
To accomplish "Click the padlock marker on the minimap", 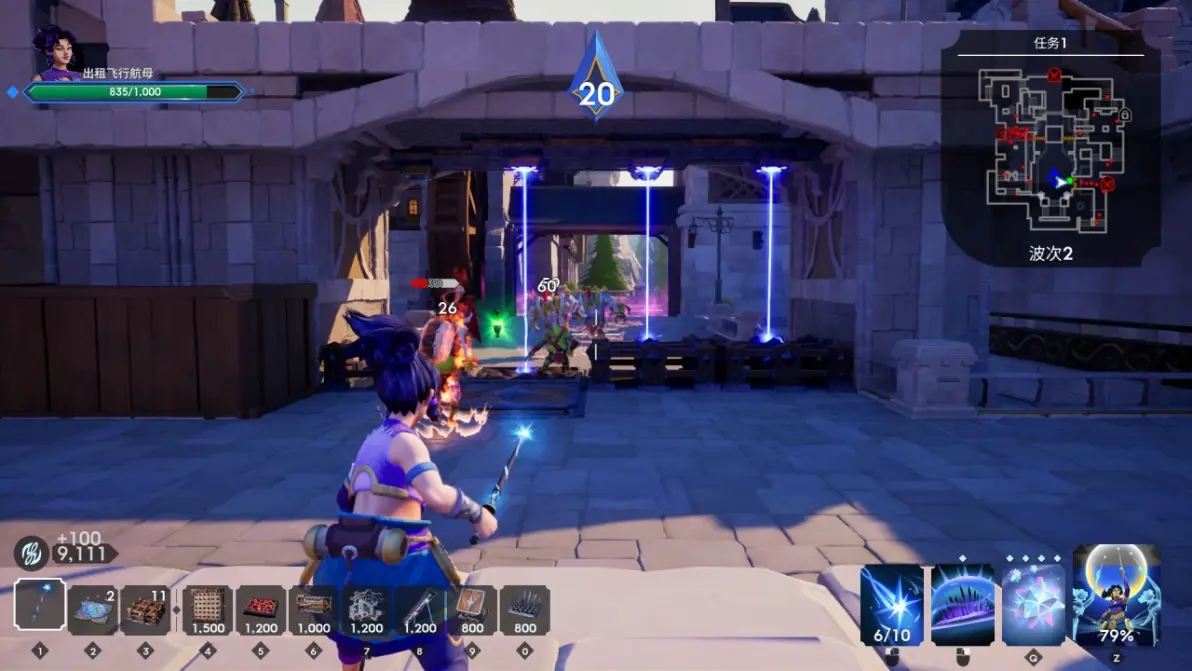I will pos(1124,115).
